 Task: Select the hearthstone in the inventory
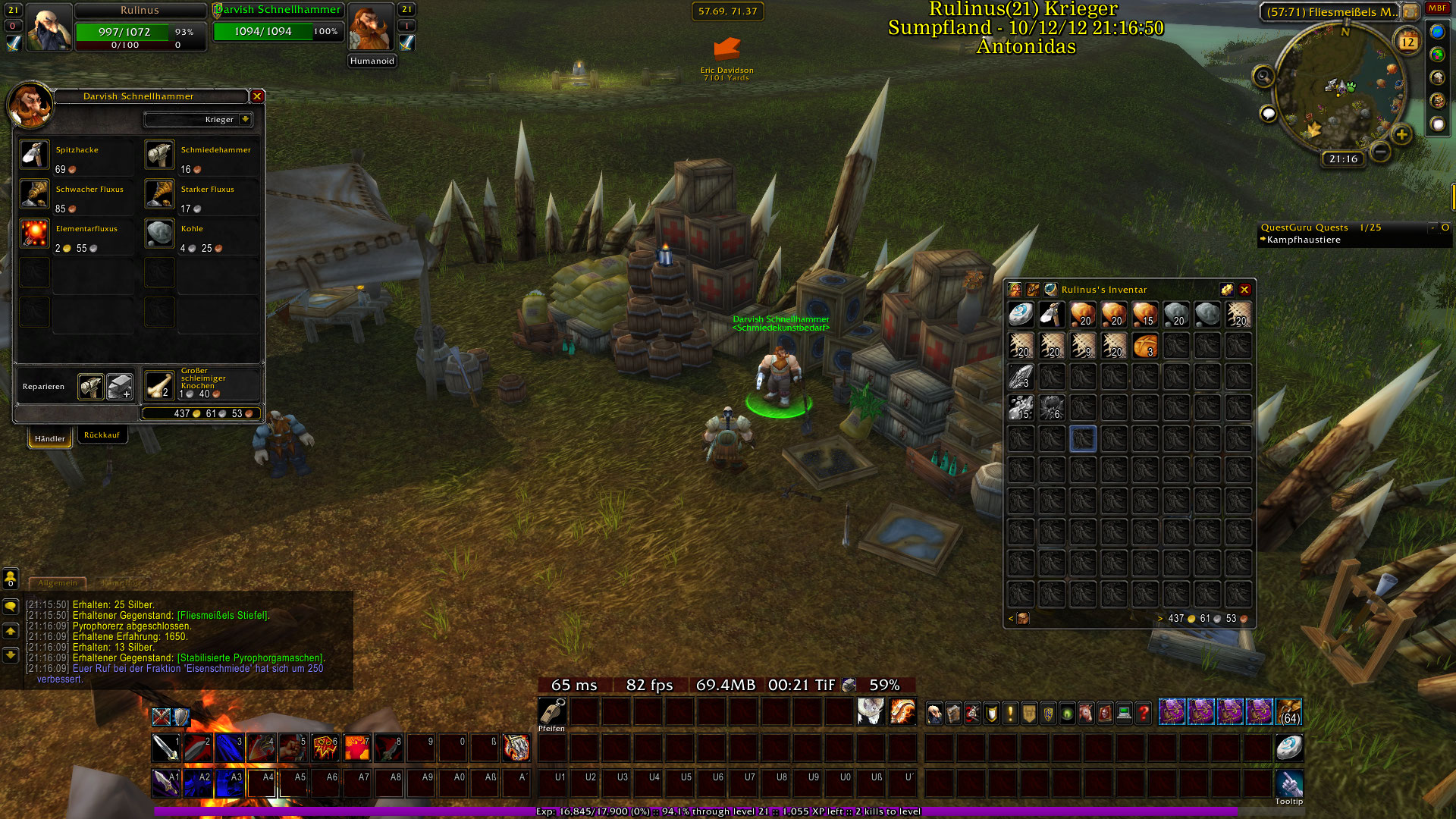1021,314
